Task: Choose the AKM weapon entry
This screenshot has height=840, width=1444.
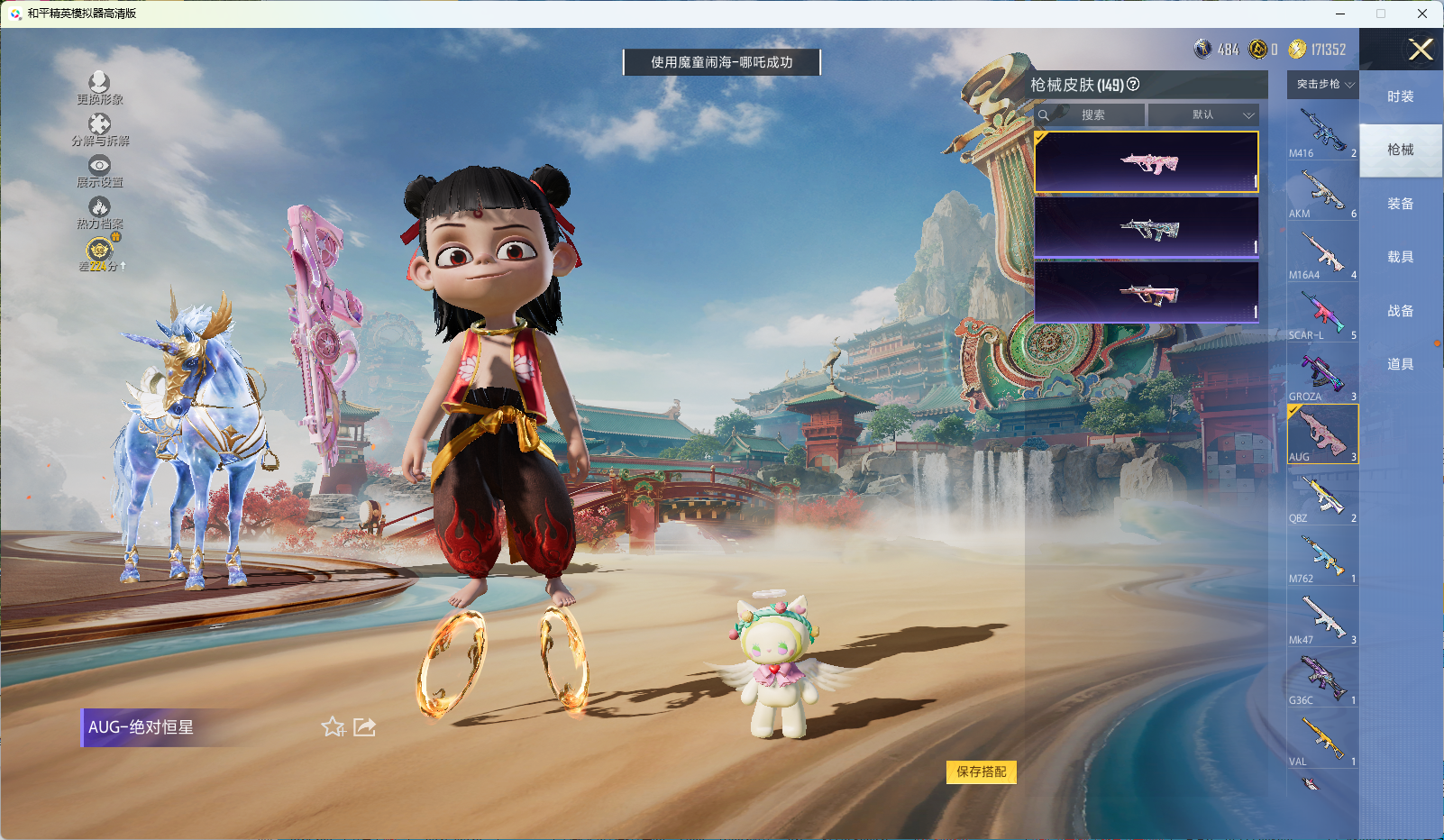Action: (x=1322, y=194)
